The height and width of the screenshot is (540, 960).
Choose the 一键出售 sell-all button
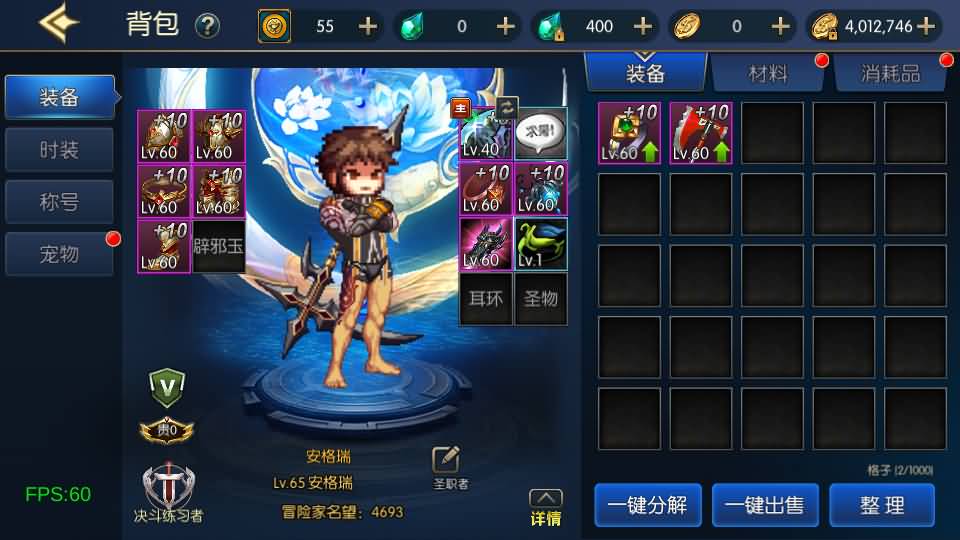coord(764,505)
